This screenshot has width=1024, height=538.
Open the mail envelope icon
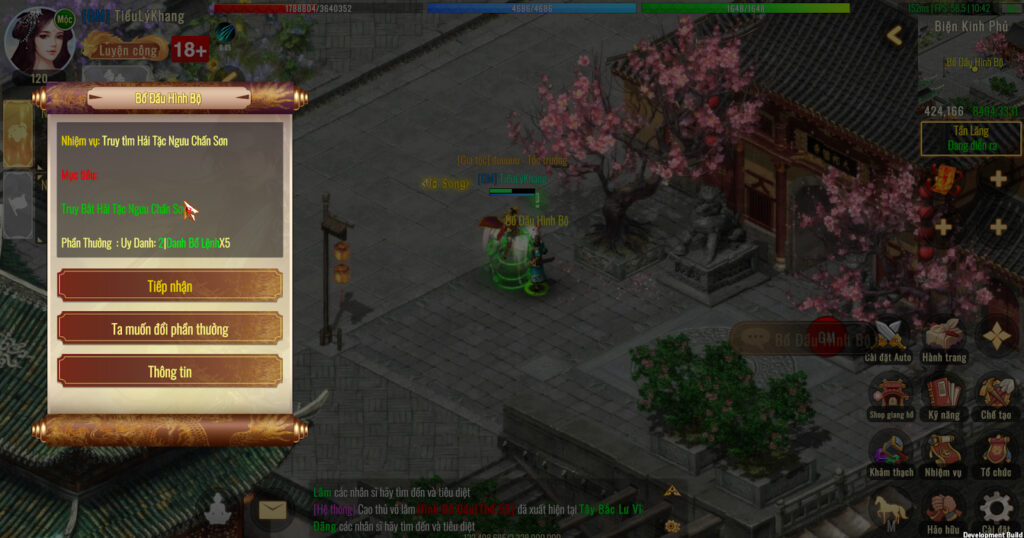point(273,511)
